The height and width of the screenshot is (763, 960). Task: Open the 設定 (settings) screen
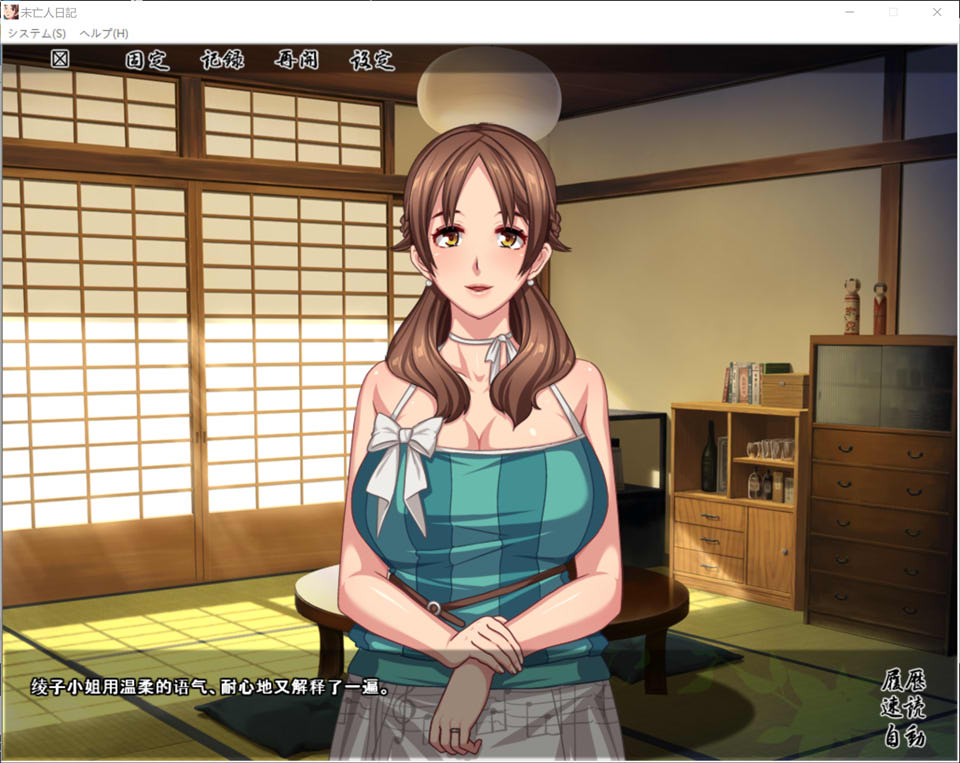372,60
